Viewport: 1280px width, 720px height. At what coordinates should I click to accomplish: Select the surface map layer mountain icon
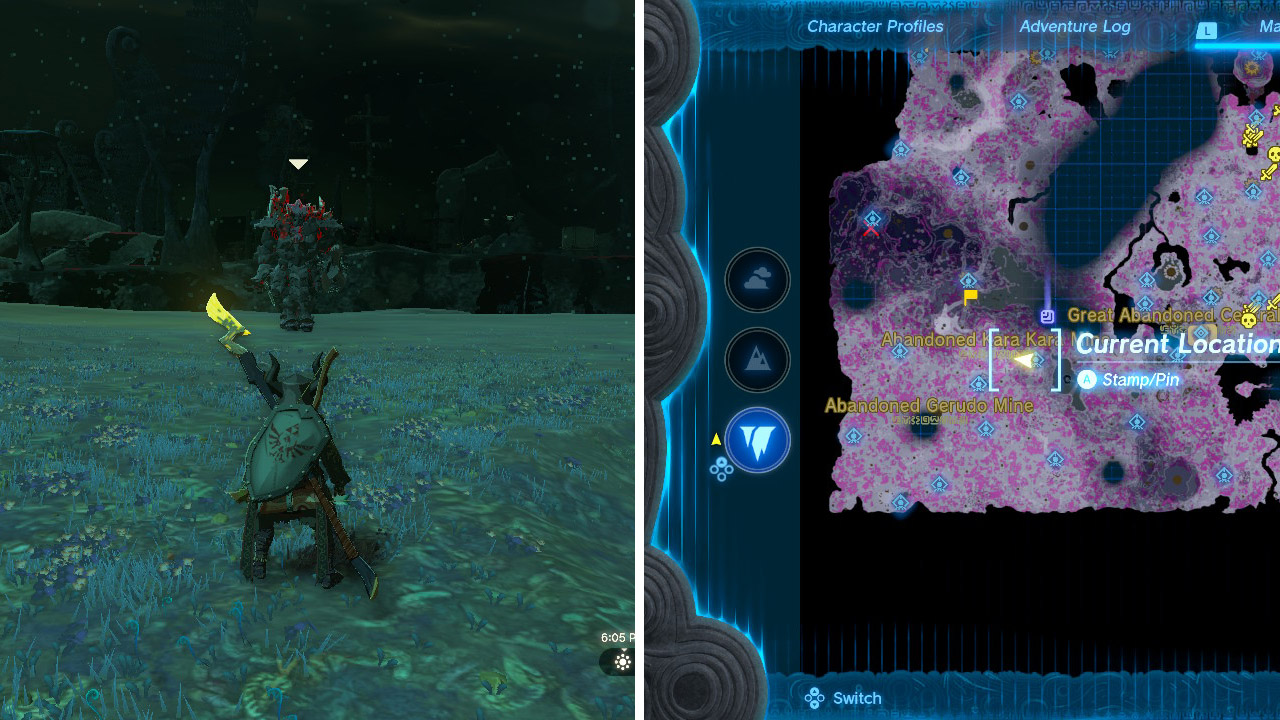[757, 360]
